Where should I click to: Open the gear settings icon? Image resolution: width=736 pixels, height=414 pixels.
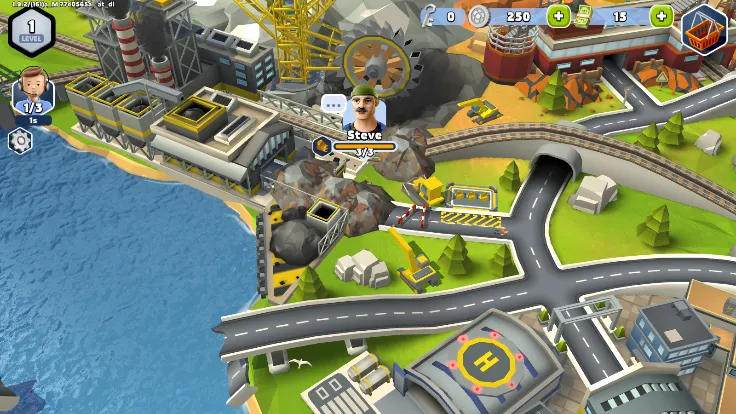(19, 140)
